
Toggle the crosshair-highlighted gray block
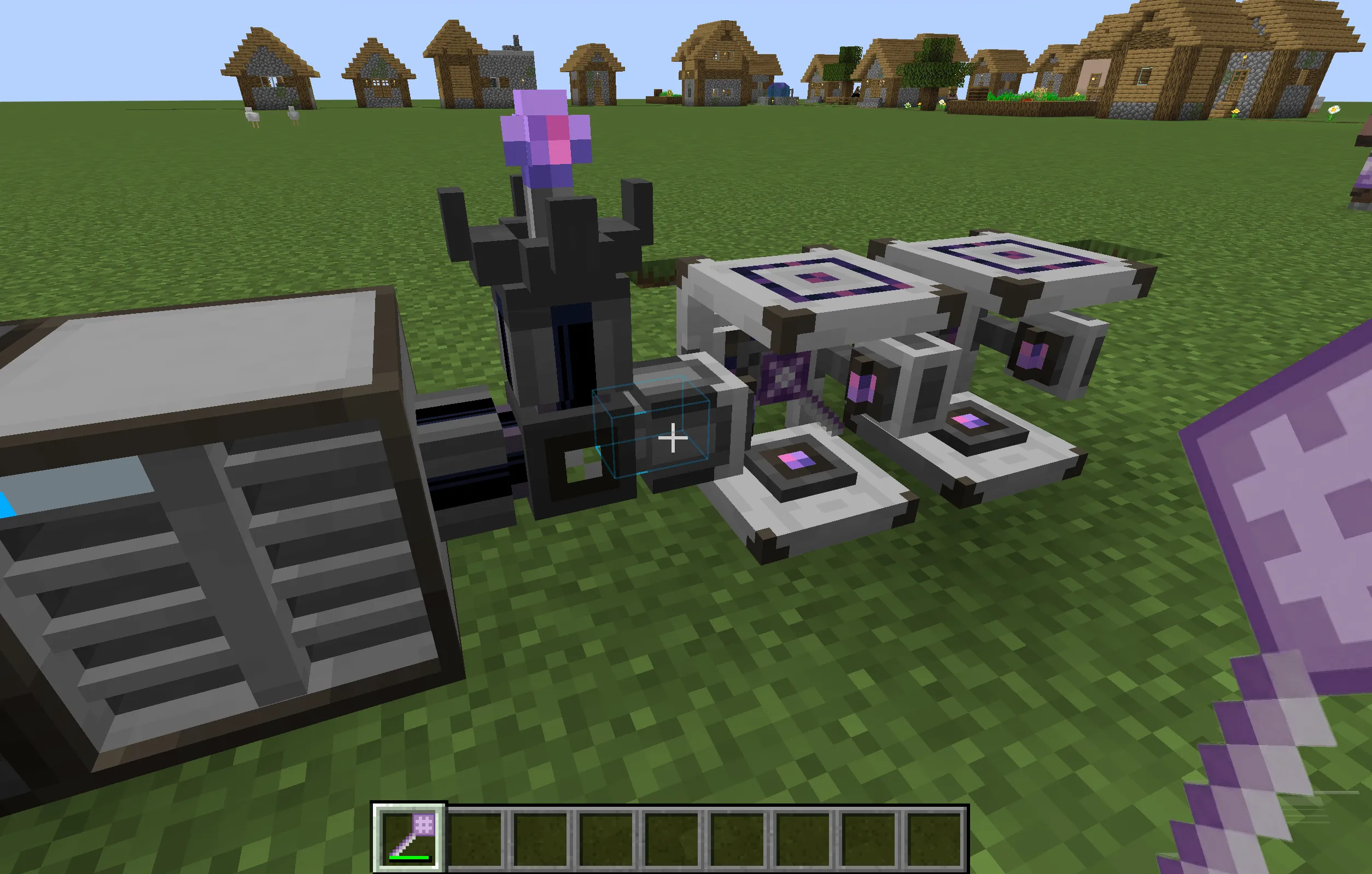[672, 438]
